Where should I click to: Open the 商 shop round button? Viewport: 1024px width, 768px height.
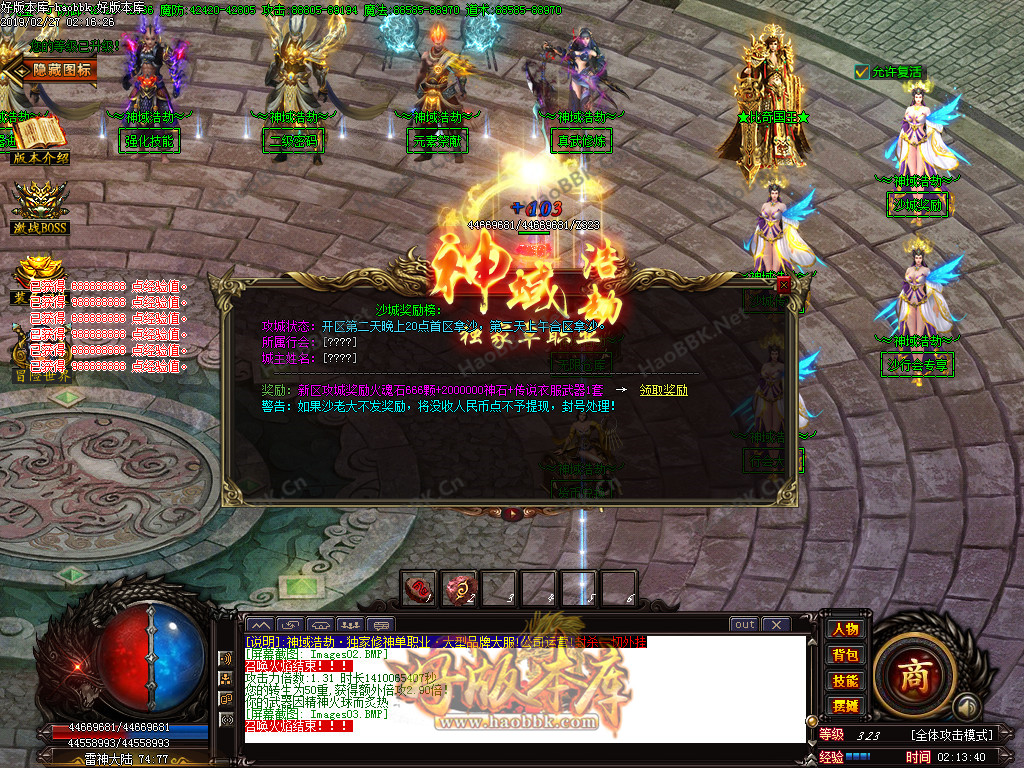click(913, 676)
